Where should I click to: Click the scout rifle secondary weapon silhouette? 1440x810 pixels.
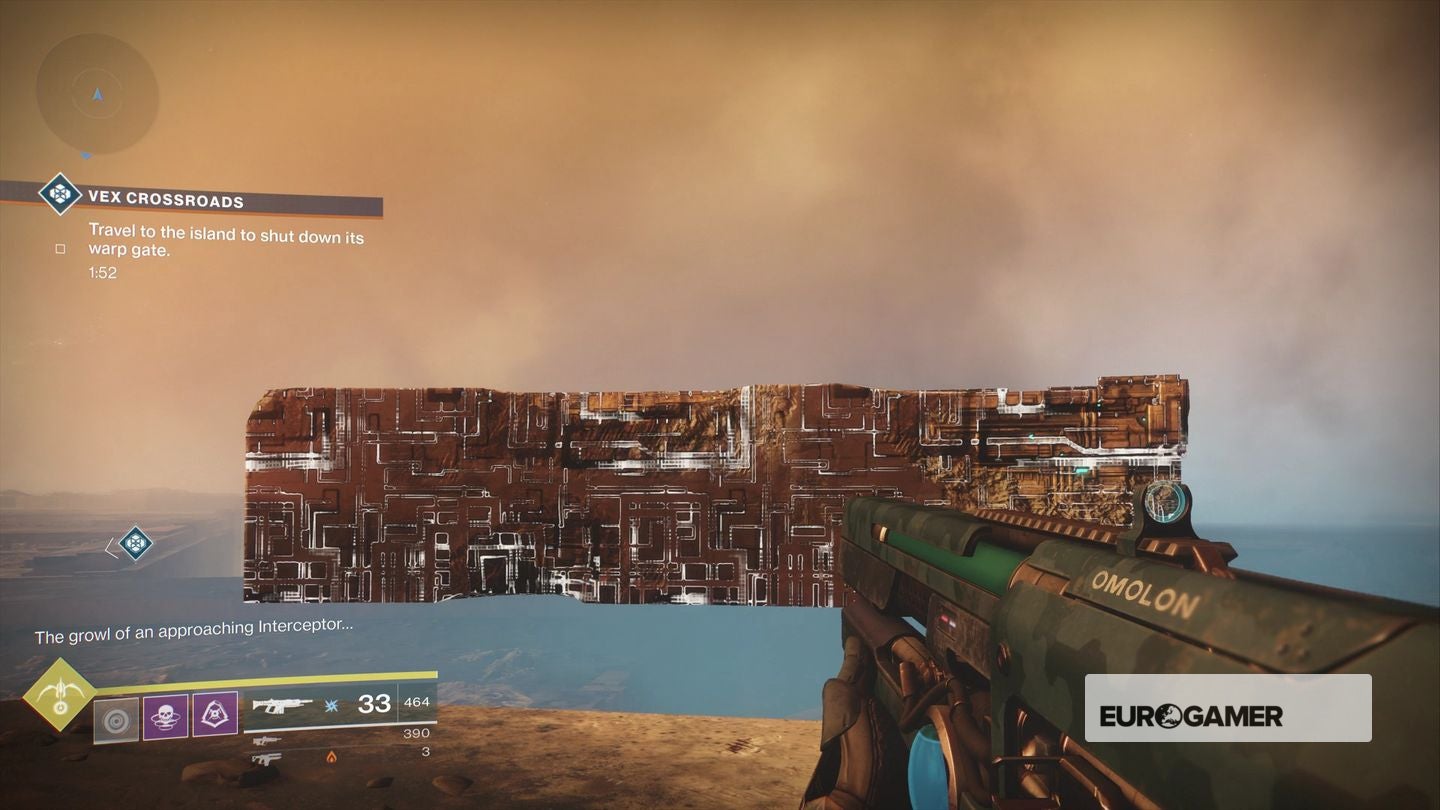pyautogui.click(x=268, y=740)
